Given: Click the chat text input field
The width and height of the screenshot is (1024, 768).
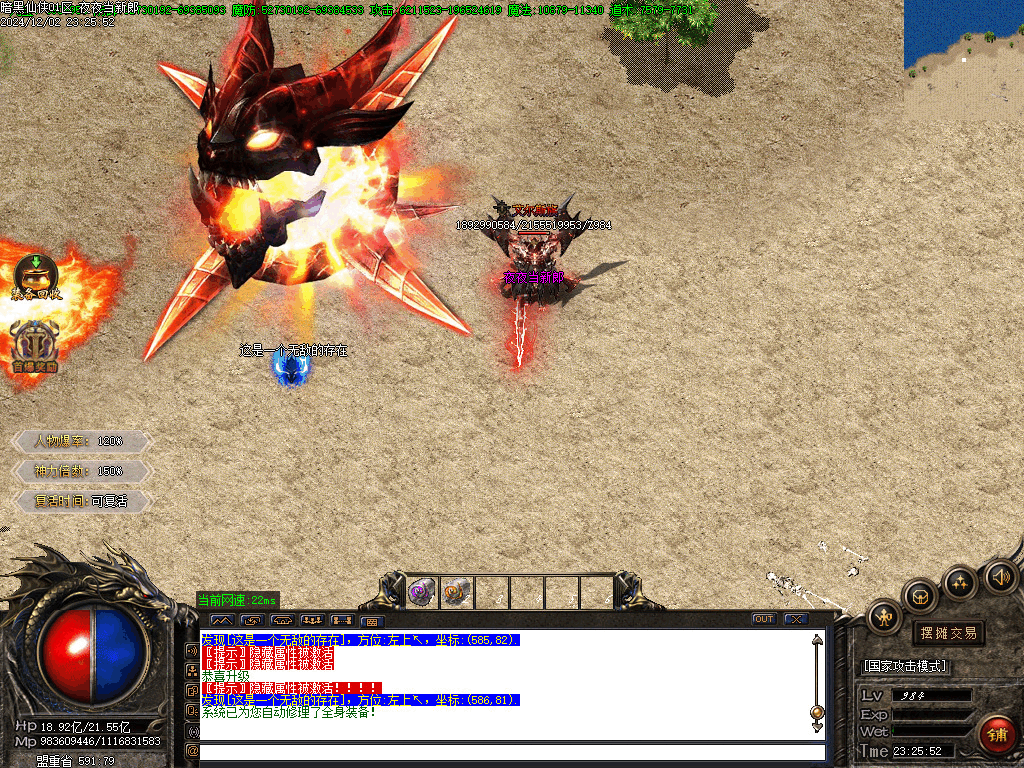Looking at the screenshot, I should pyautogui.click(x=512, y=751).
